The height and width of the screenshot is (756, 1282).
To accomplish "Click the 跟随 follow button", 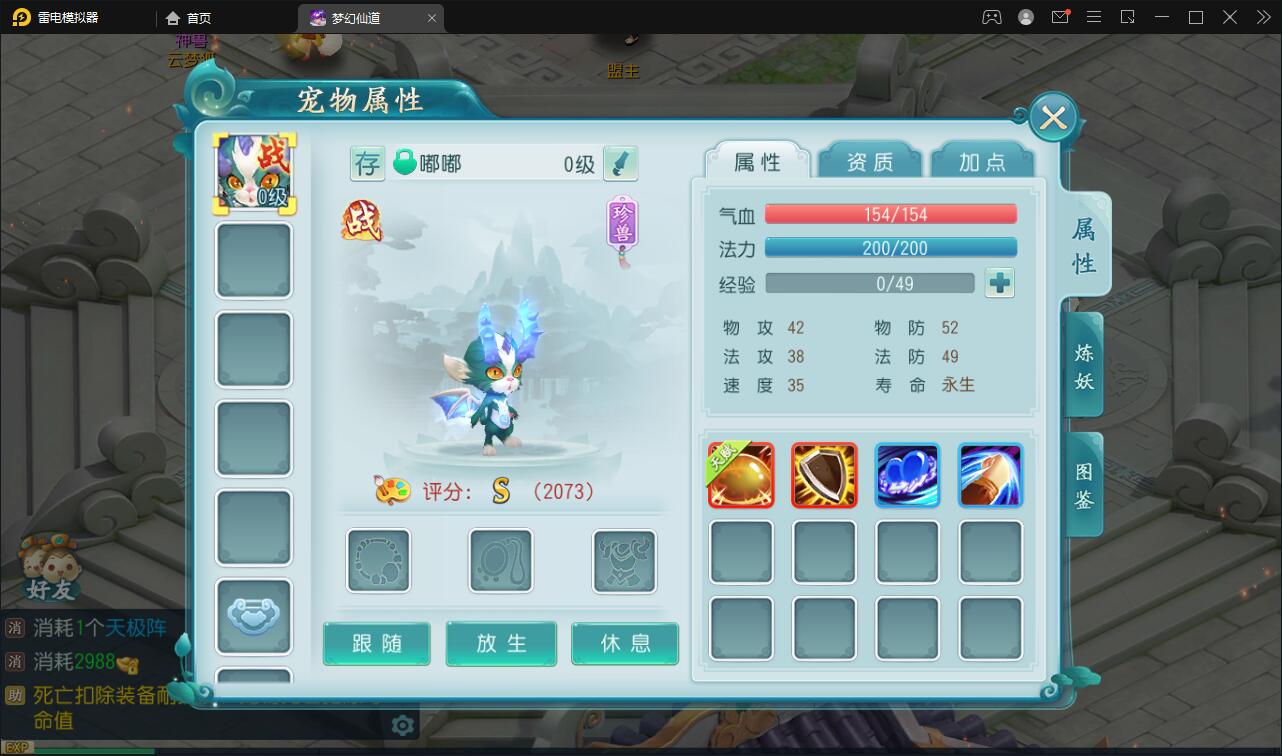I will click(377, 644).
